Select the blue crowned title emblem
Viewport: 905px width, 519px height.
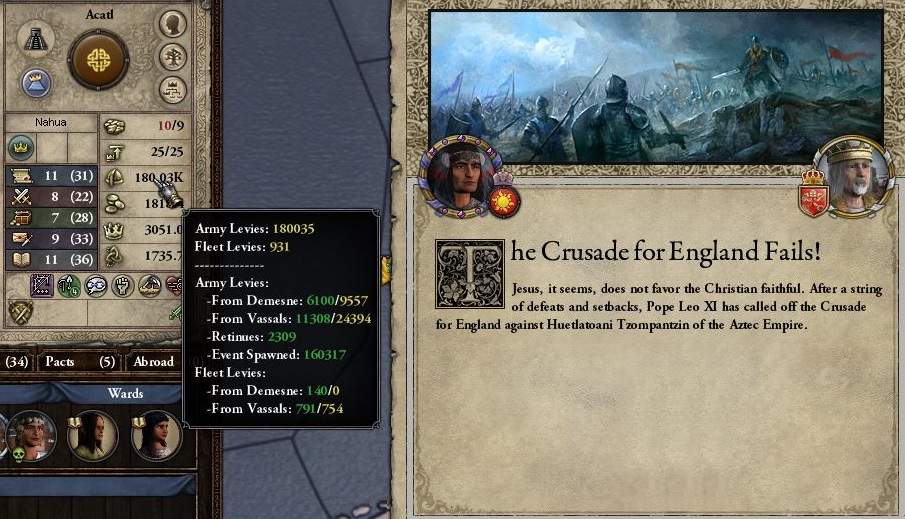[x=37, y=81]
